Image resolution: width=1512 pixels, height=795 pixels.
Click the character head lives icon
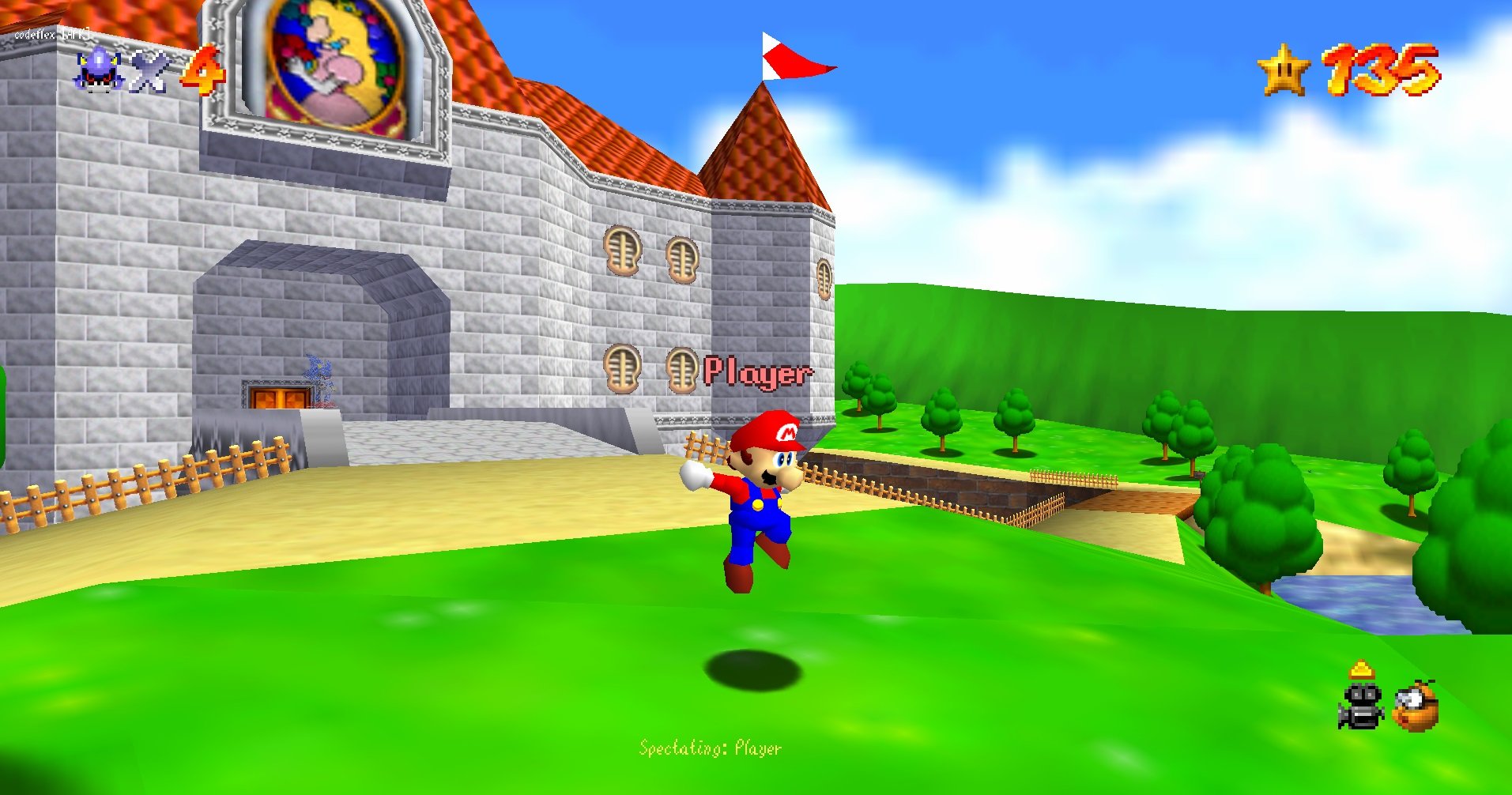click(98, 70)
